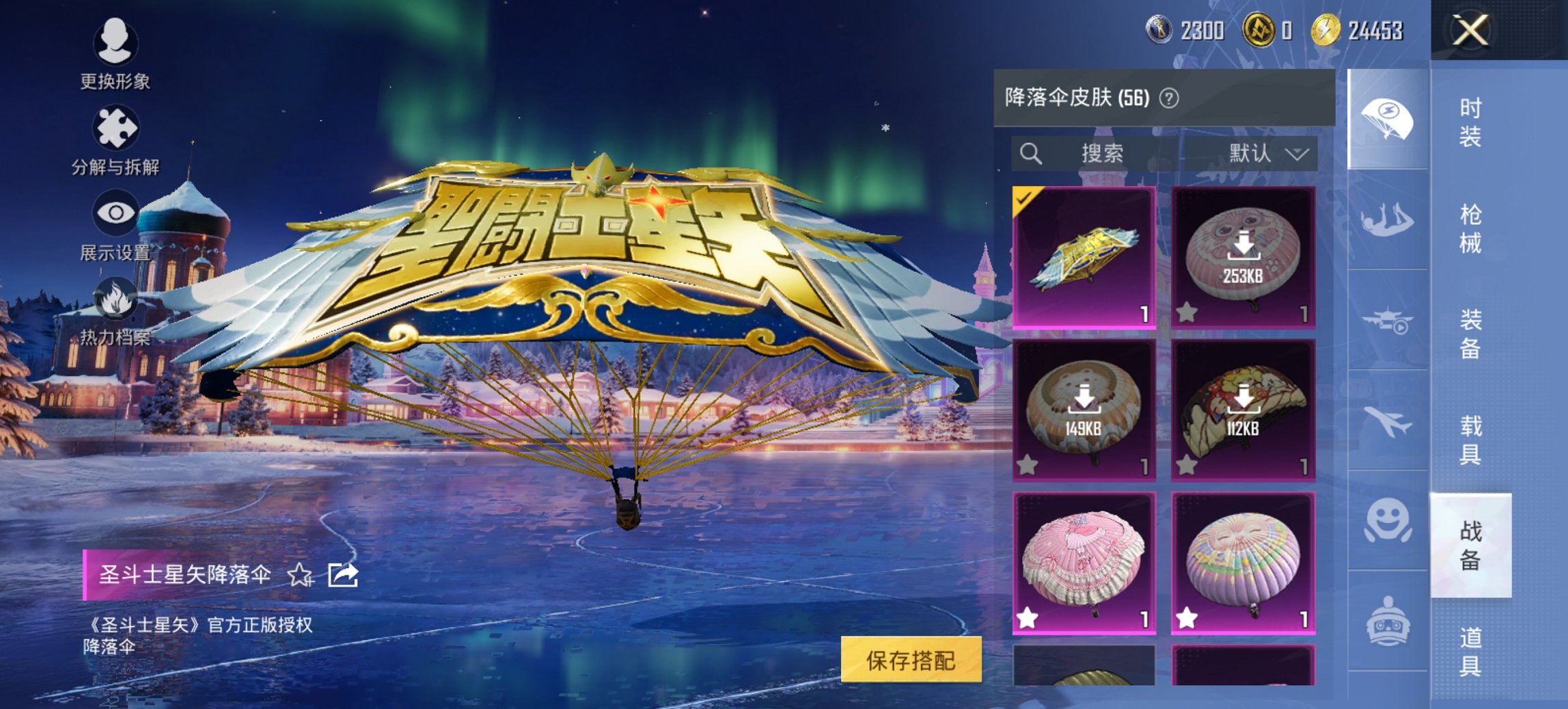Expand the search input field
Image resolution: width=1568 pixels, height=709 pixels.
(1093, 153)
